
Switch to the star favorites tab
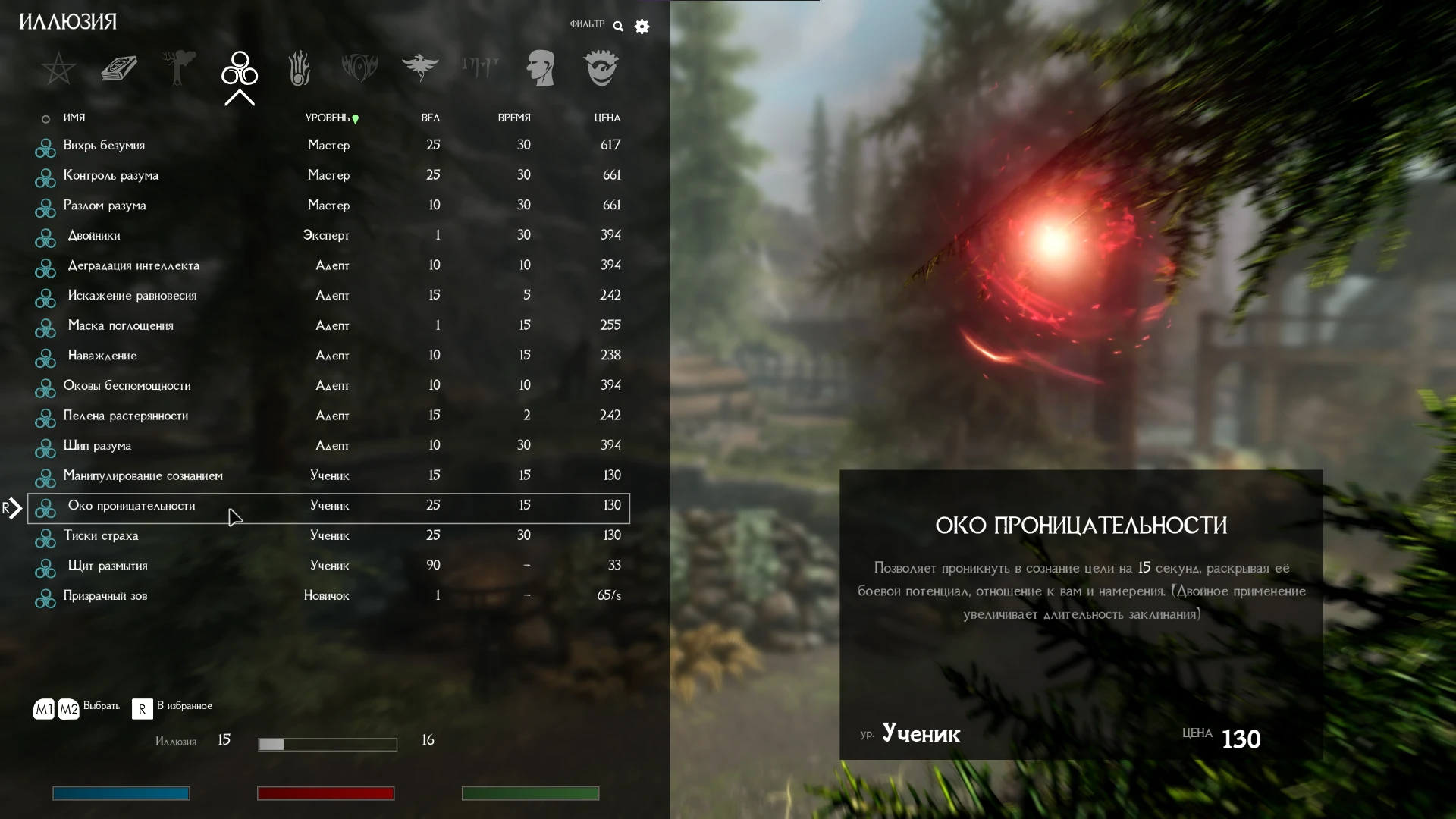point(58,69)
